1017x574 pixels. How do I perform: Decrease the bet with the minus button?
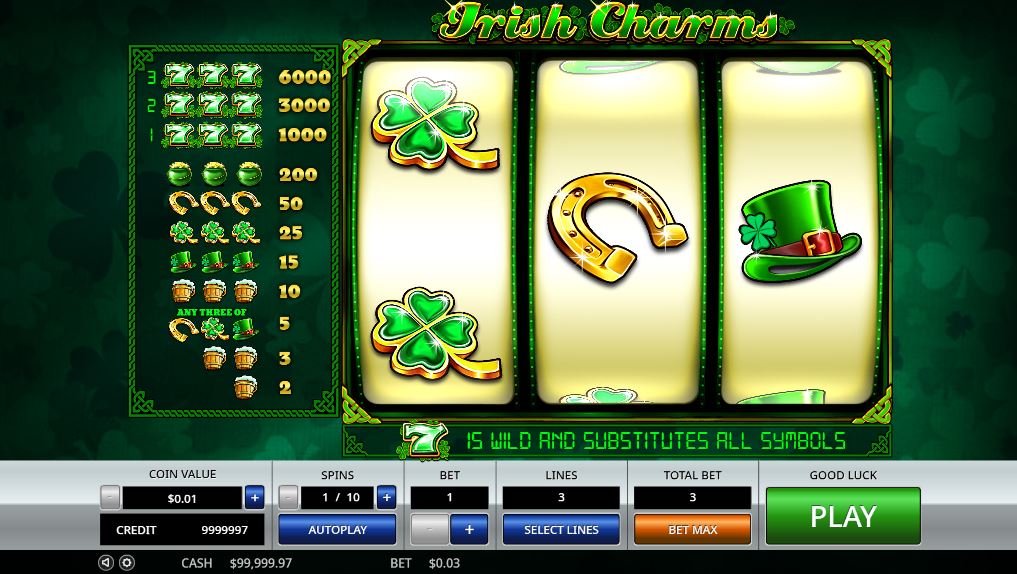[430, 529]
